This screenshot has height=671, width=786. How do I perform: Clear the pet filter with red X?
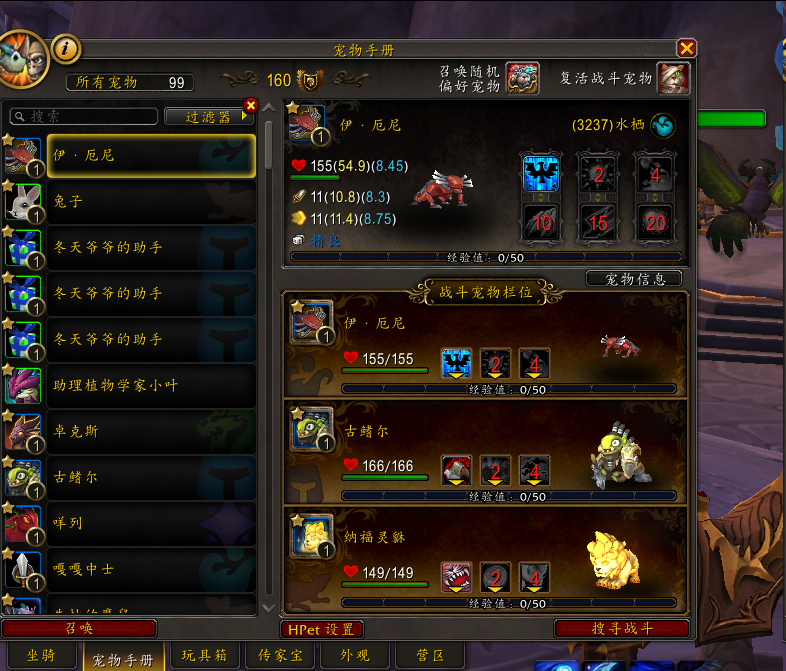point(250,105)
